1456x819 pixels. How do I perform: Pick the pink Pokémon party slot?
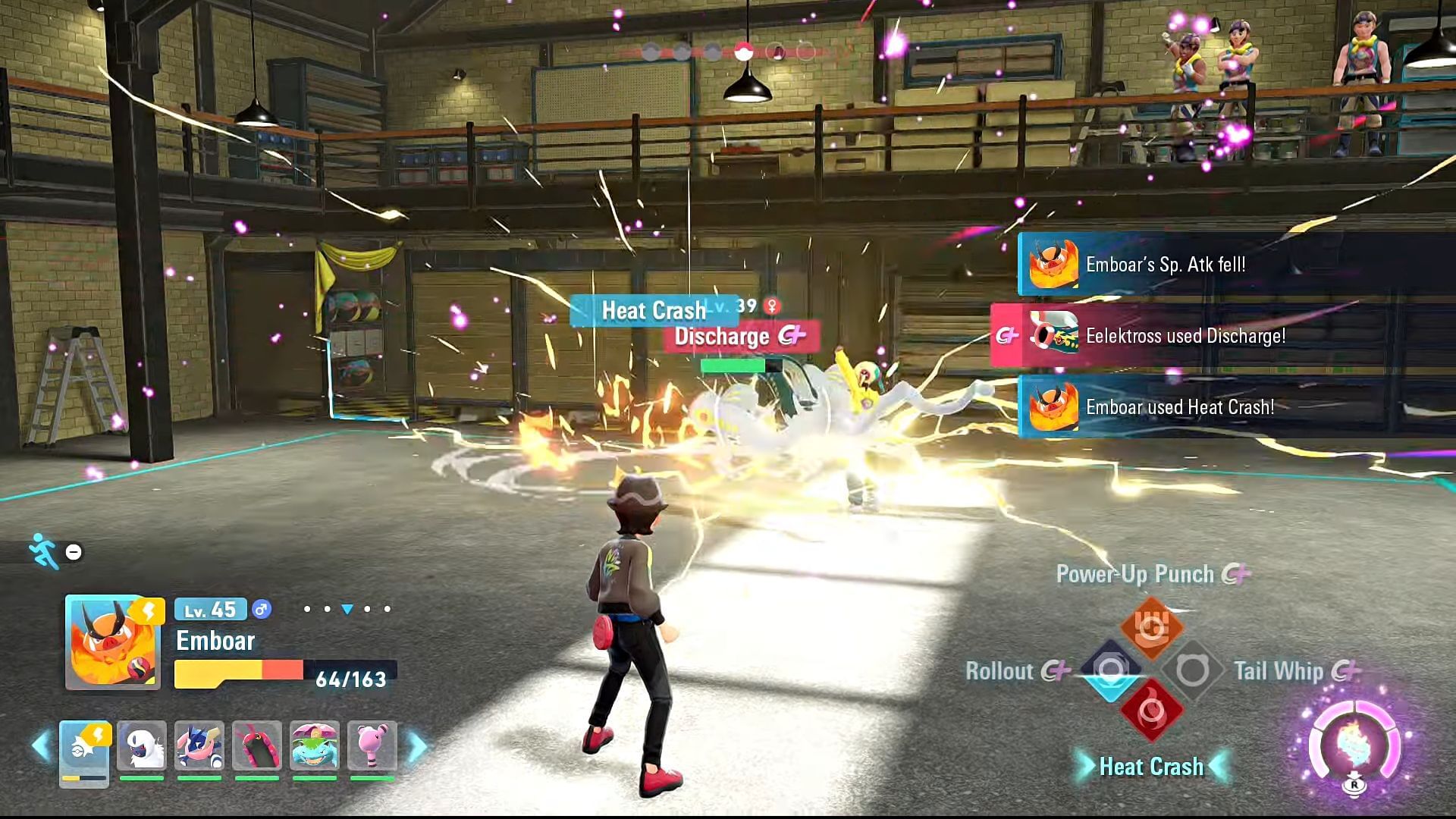click(x=372, y=746)
